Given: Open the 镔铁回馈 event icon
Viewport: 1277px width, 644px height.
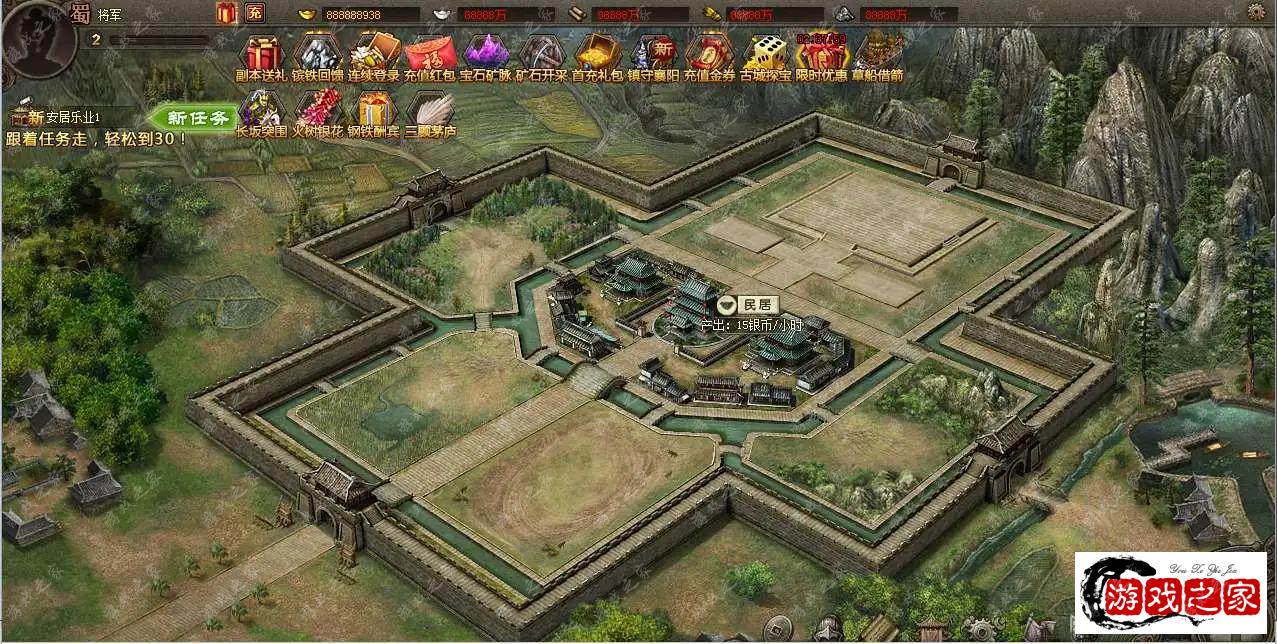Looking at the screenshot, I should (318, 53).
